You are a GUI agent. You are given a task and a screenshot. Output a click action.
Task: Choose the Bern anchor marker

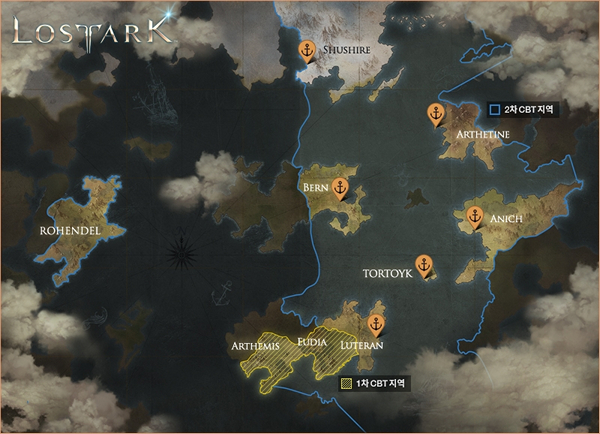[x=341, y=187]
